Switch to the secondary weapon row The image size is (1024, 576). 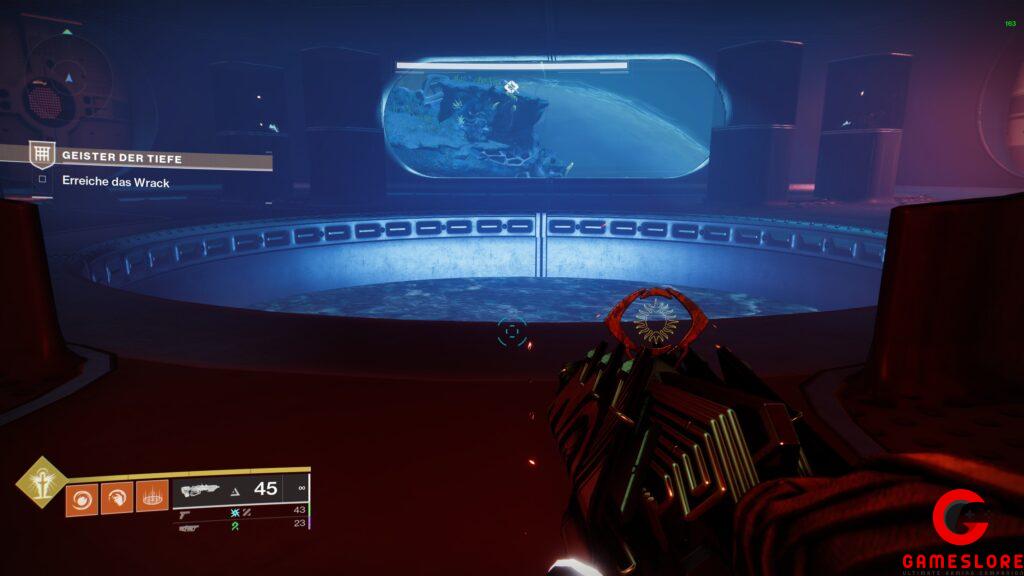tap(240, 510)
